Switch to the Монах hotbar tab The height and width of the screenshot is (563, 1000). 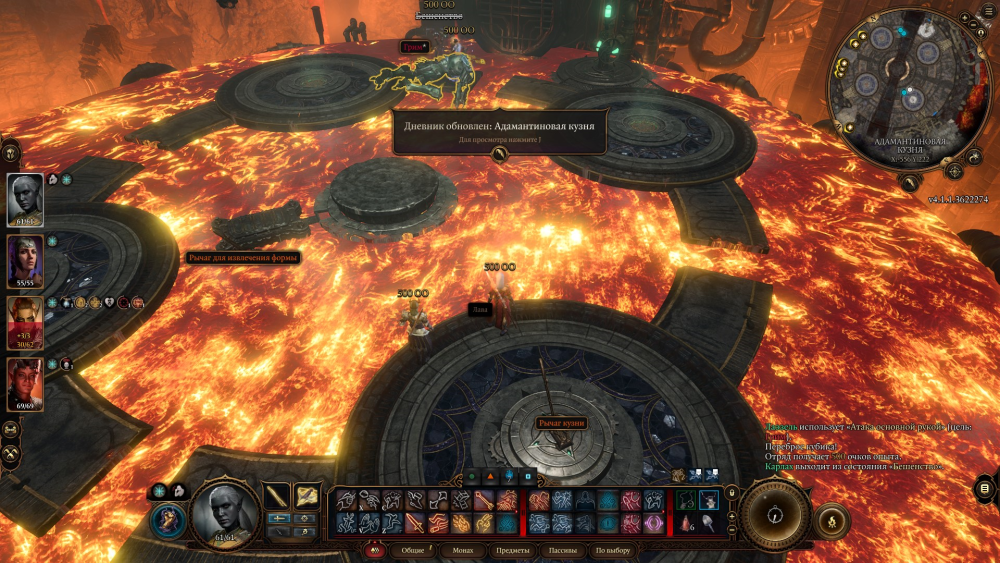tap(463, 551)
